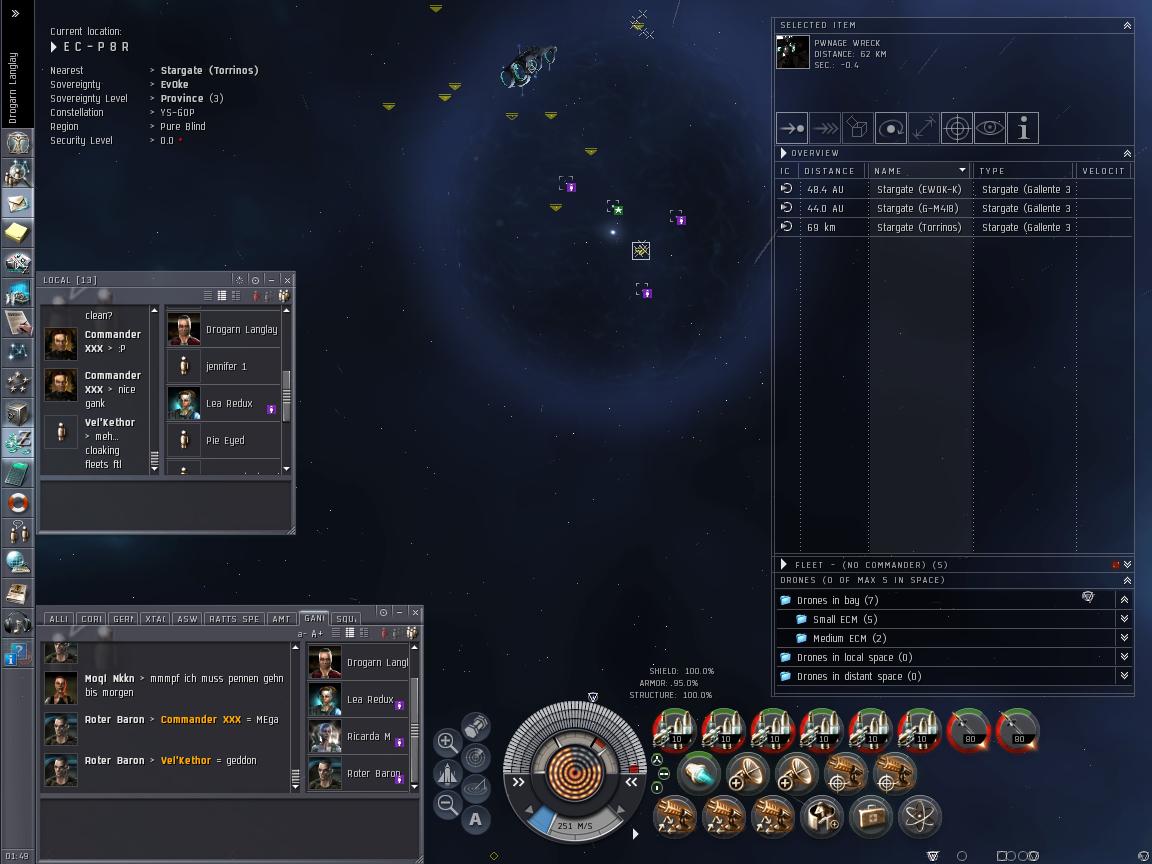1152x864 pixels.
Task: Lock target with the crosshair button
Action: (957, 128)
